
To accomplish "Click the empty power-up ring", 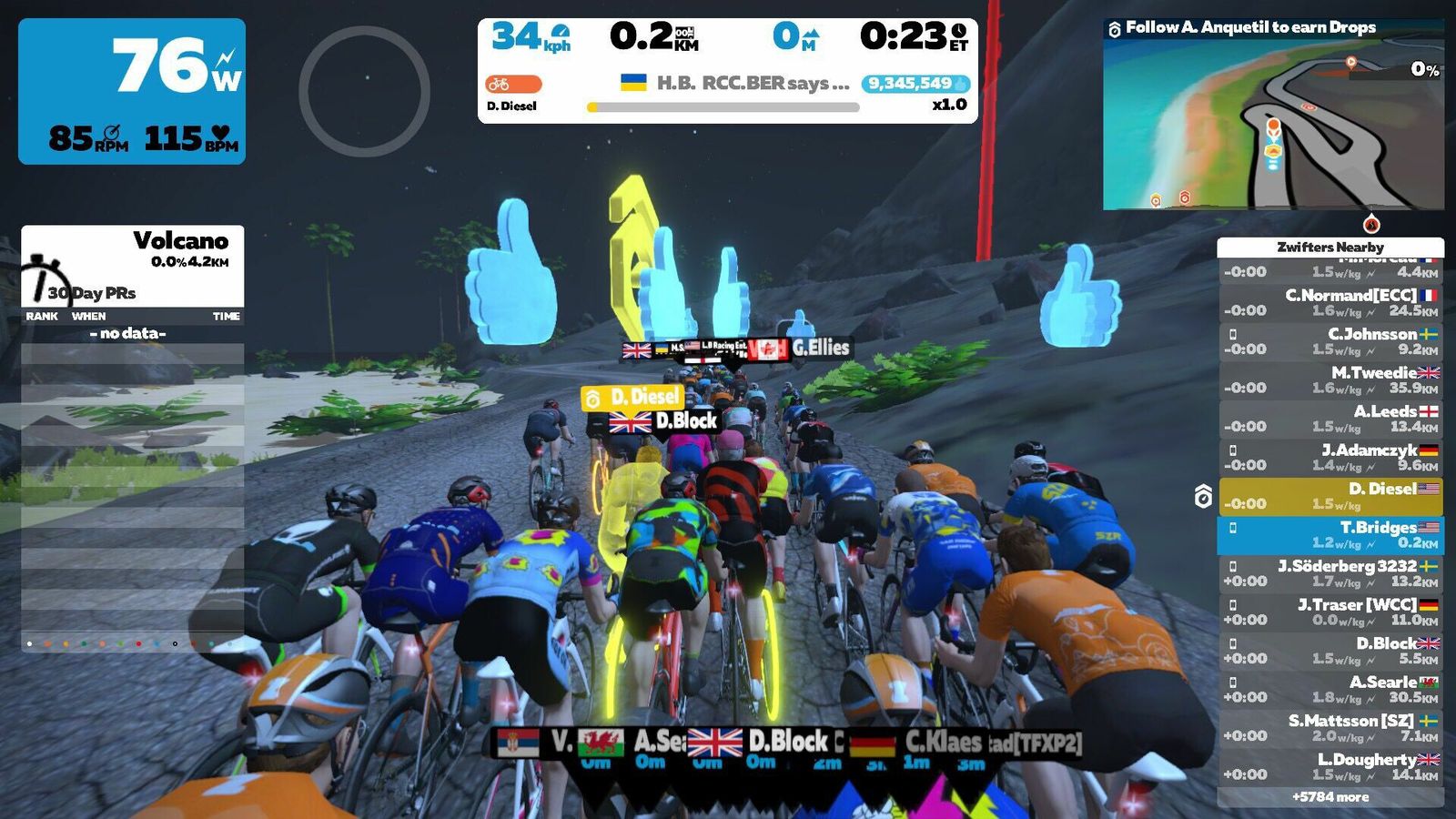I will tap(364, 91).
